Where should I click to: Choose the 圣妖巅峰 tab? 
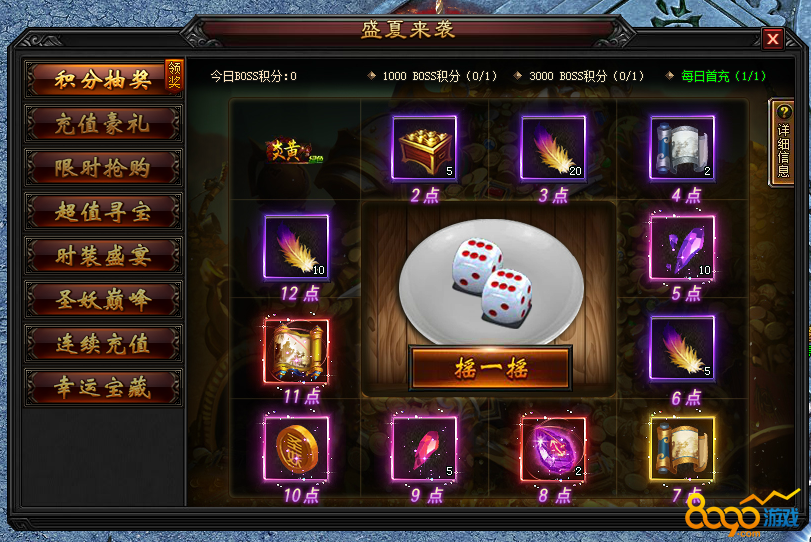click(x=104, y=298)
